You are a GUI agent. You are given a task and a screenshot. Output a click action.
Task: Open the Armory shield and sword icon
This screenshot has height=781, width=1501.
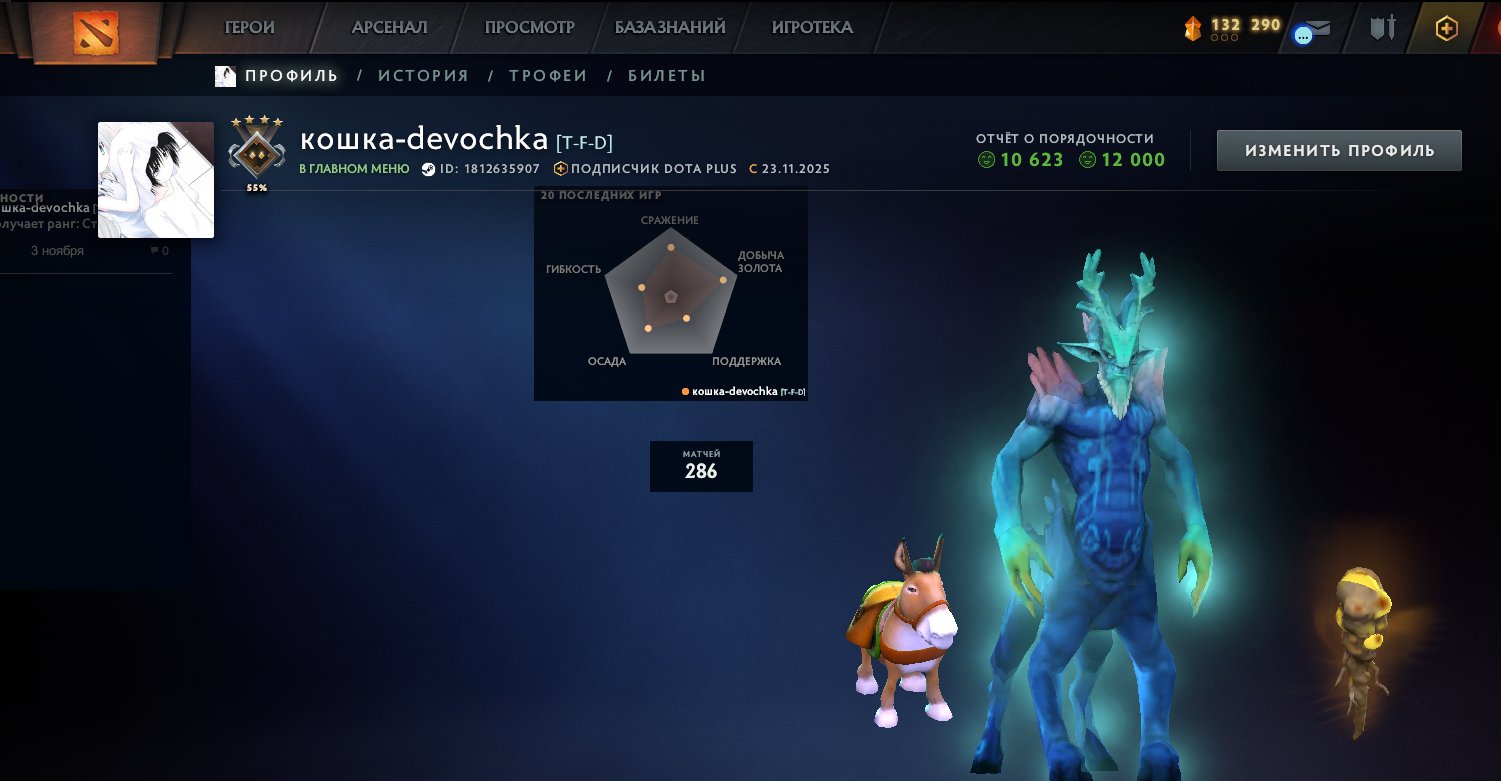pos(1384,28)
